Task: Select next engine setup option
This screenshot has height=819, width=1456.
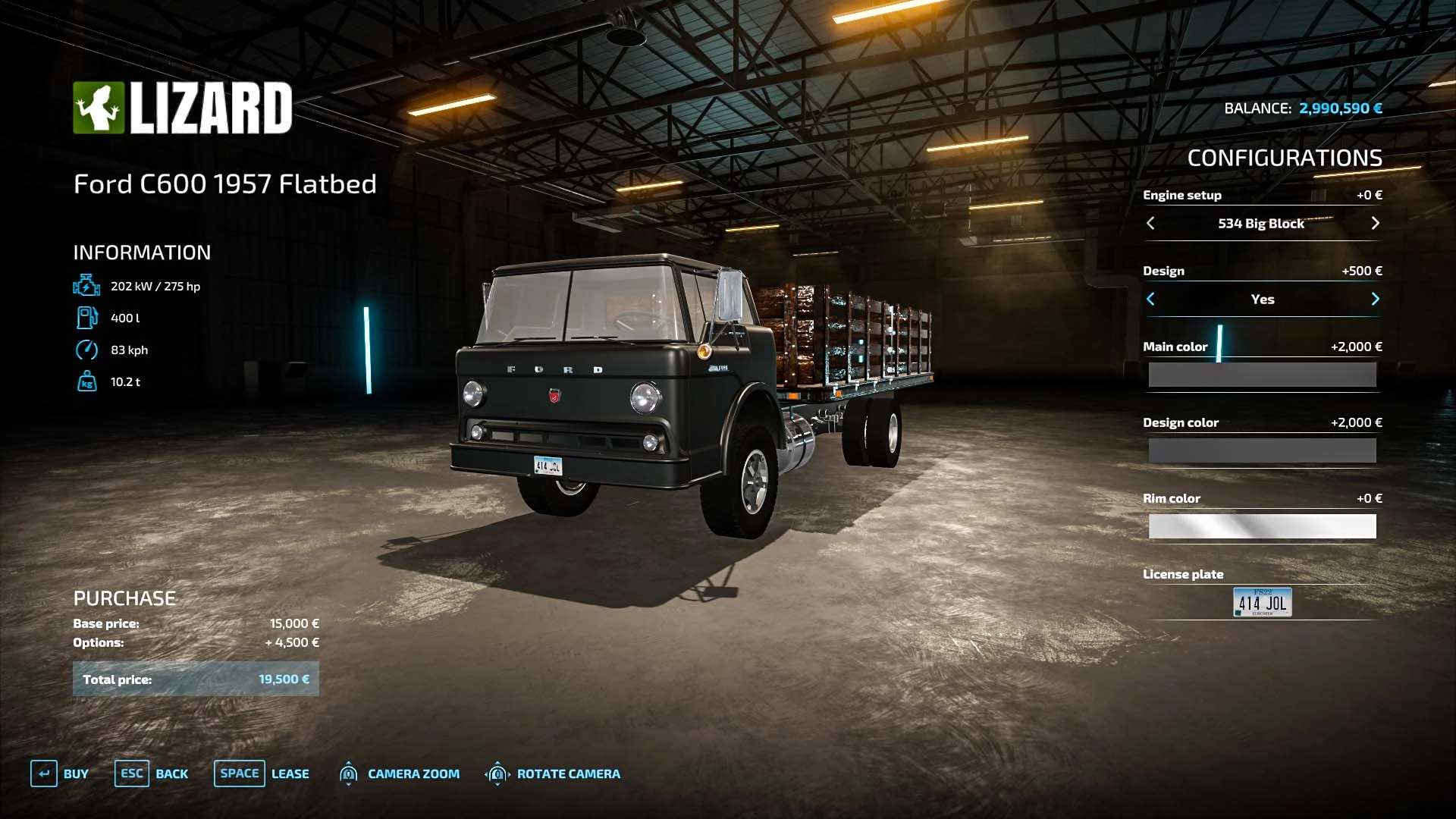Action: point(1375,223)
